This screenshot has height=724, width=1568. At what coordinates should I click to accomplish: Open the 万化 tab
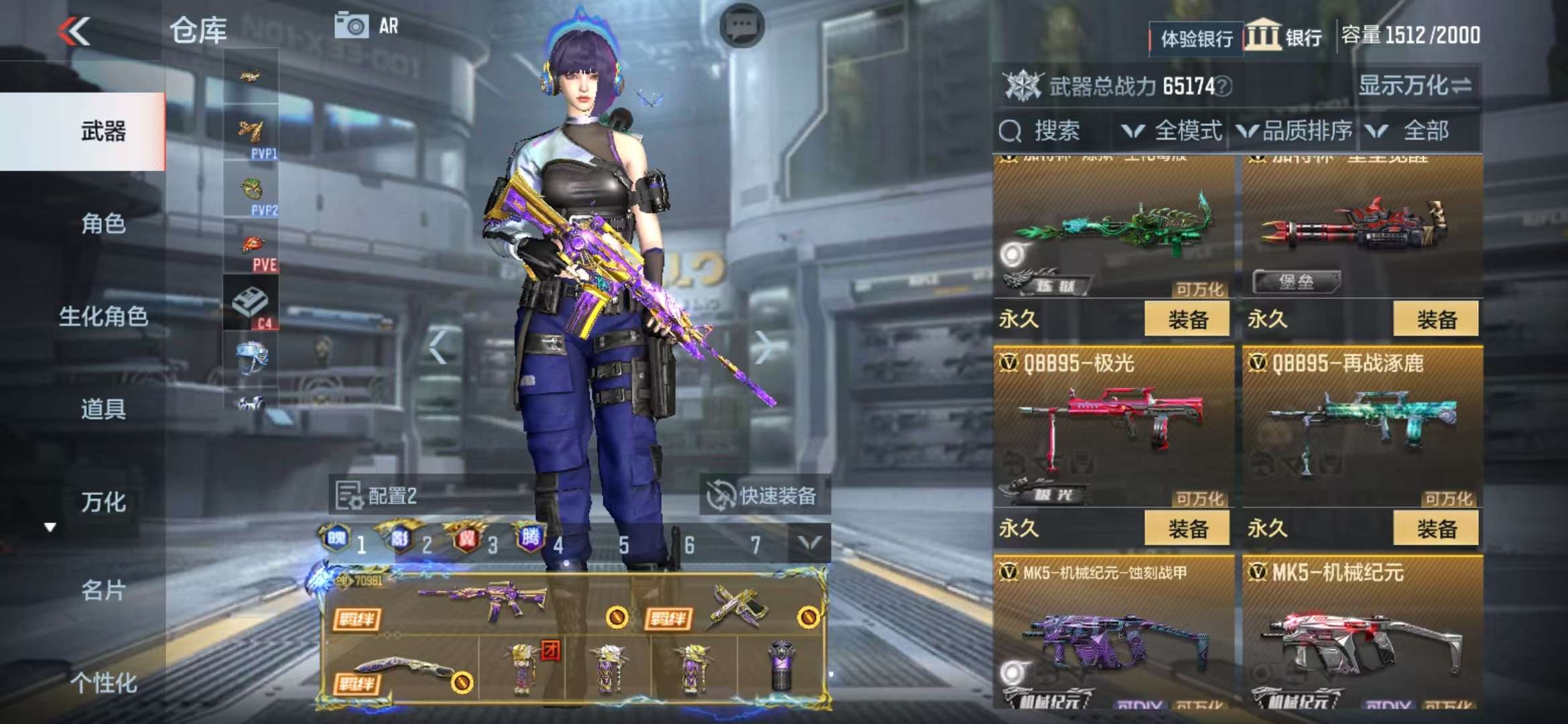[x=103, y=502]
